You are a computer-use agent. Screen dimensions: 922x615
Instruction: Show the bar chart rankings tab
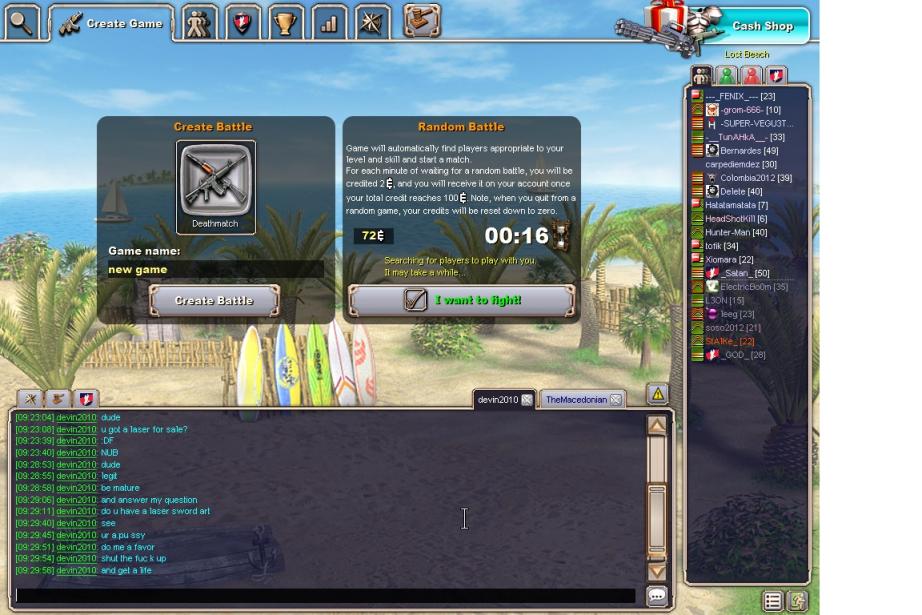(x=328, y=22)
